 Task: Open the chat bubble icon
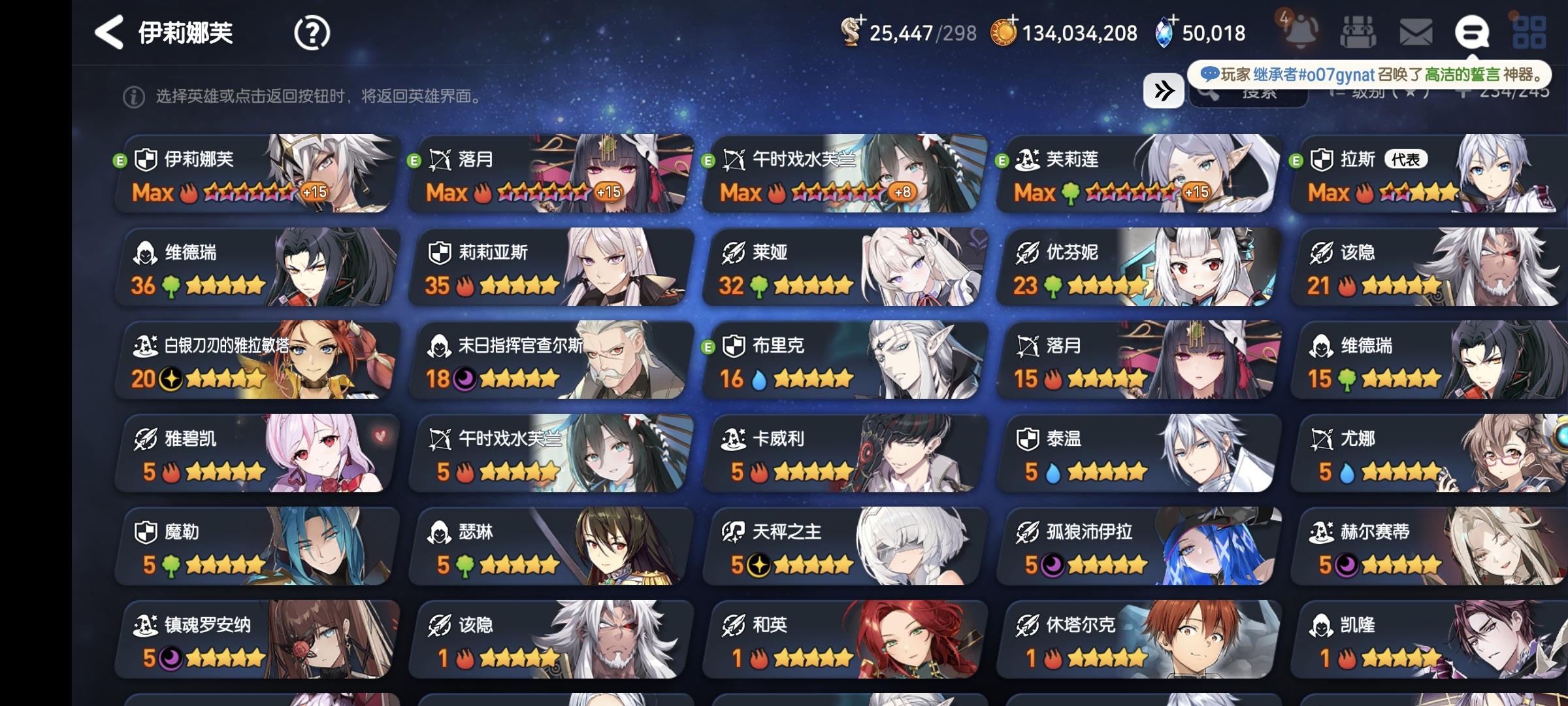[1473, 31]
